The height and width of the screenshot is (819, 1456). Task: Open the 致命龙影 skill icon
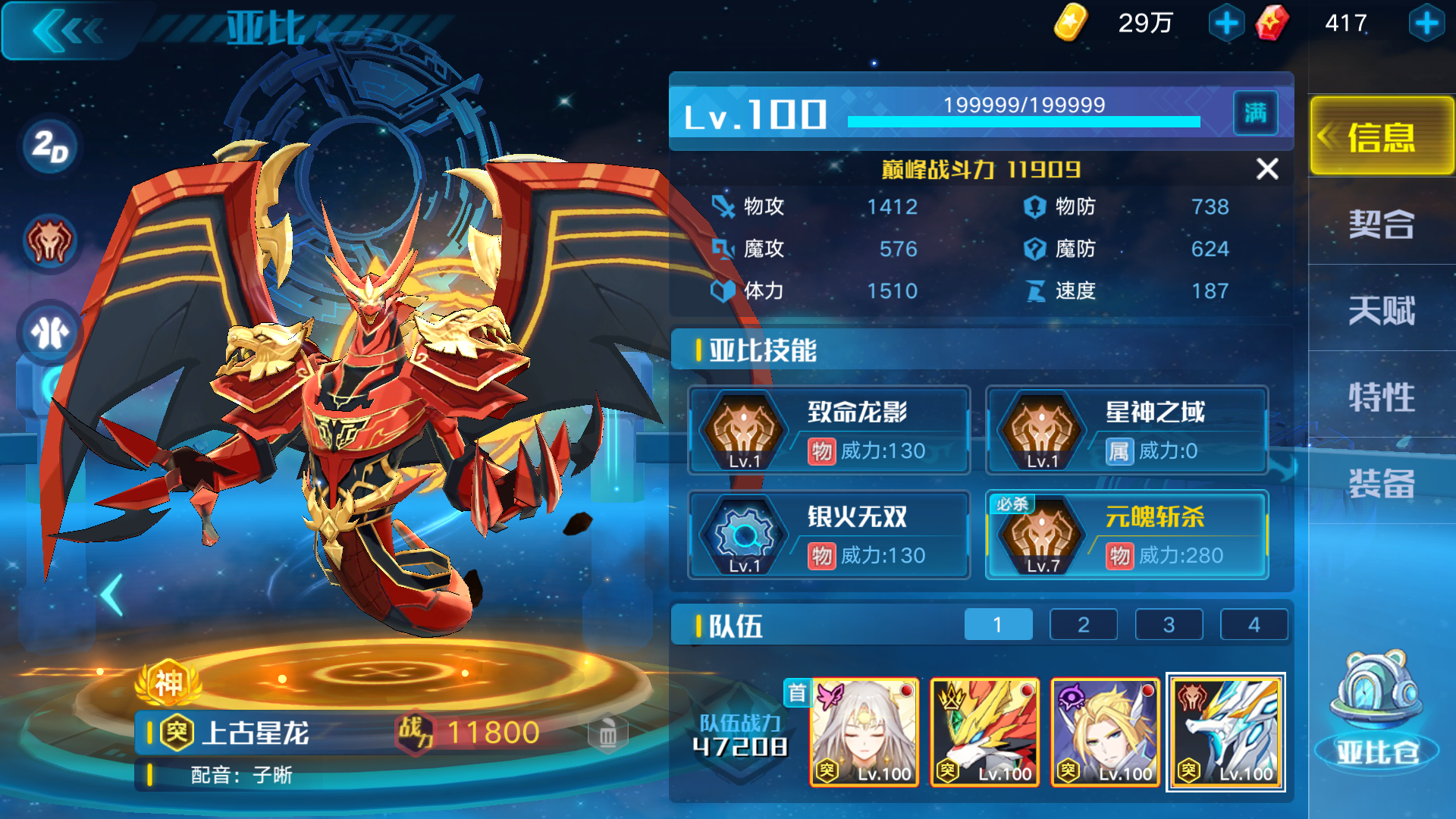[745, 431]
